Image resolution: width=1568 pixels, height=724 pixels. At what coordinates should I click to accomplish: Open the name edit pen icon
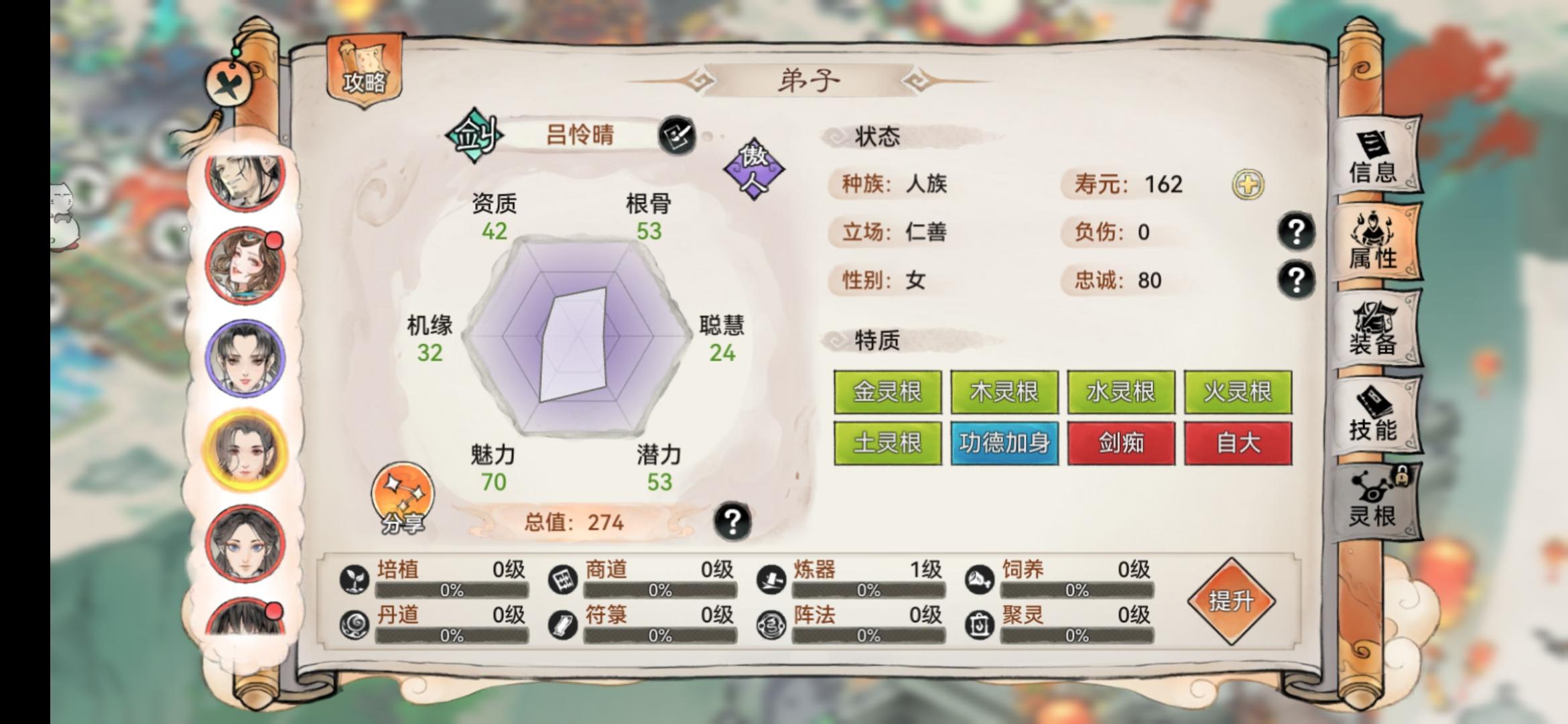(x=678, y=134)
